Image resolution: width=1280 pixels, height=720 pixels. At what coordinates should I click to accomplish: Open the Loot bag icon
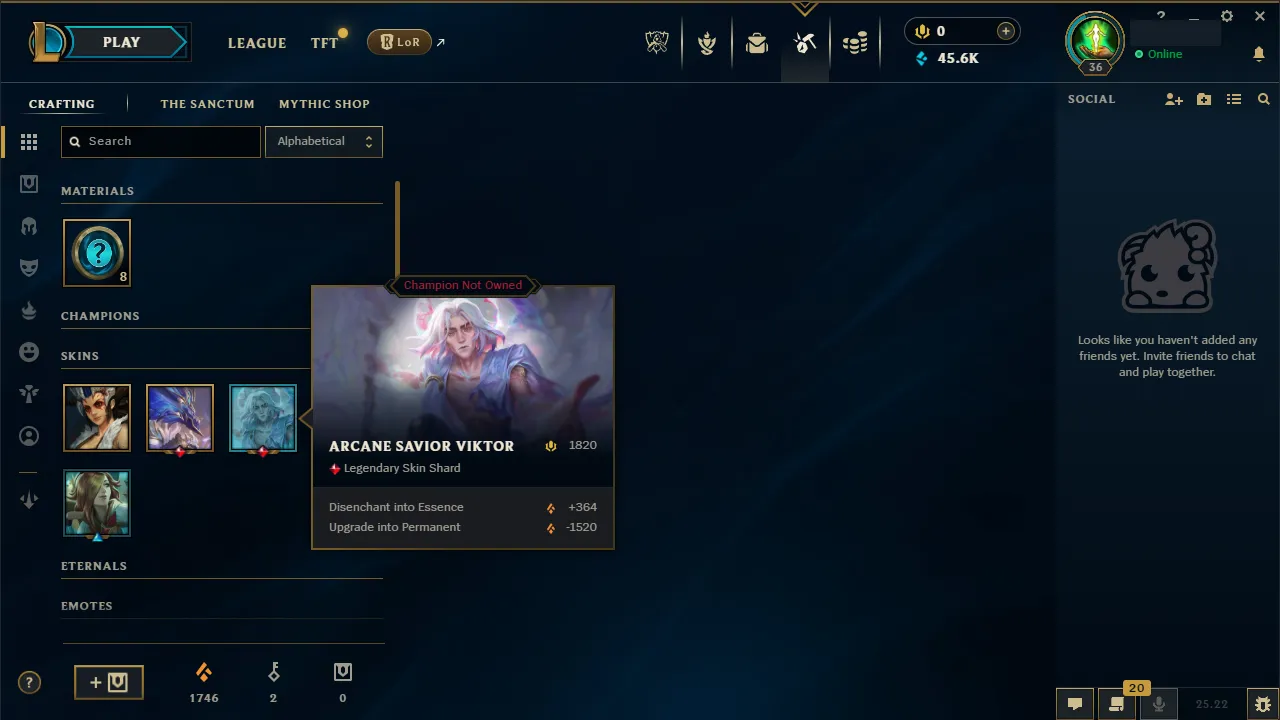point(757,43)
